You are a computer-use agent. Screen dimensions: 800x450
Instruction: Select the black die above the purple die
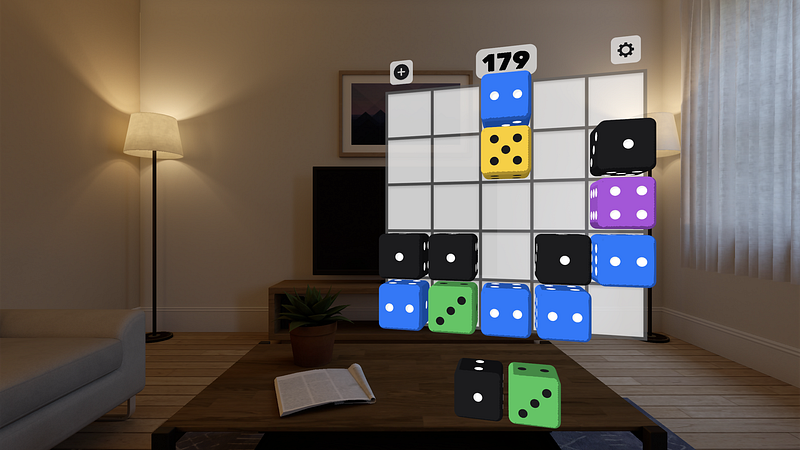pos(624,147)
